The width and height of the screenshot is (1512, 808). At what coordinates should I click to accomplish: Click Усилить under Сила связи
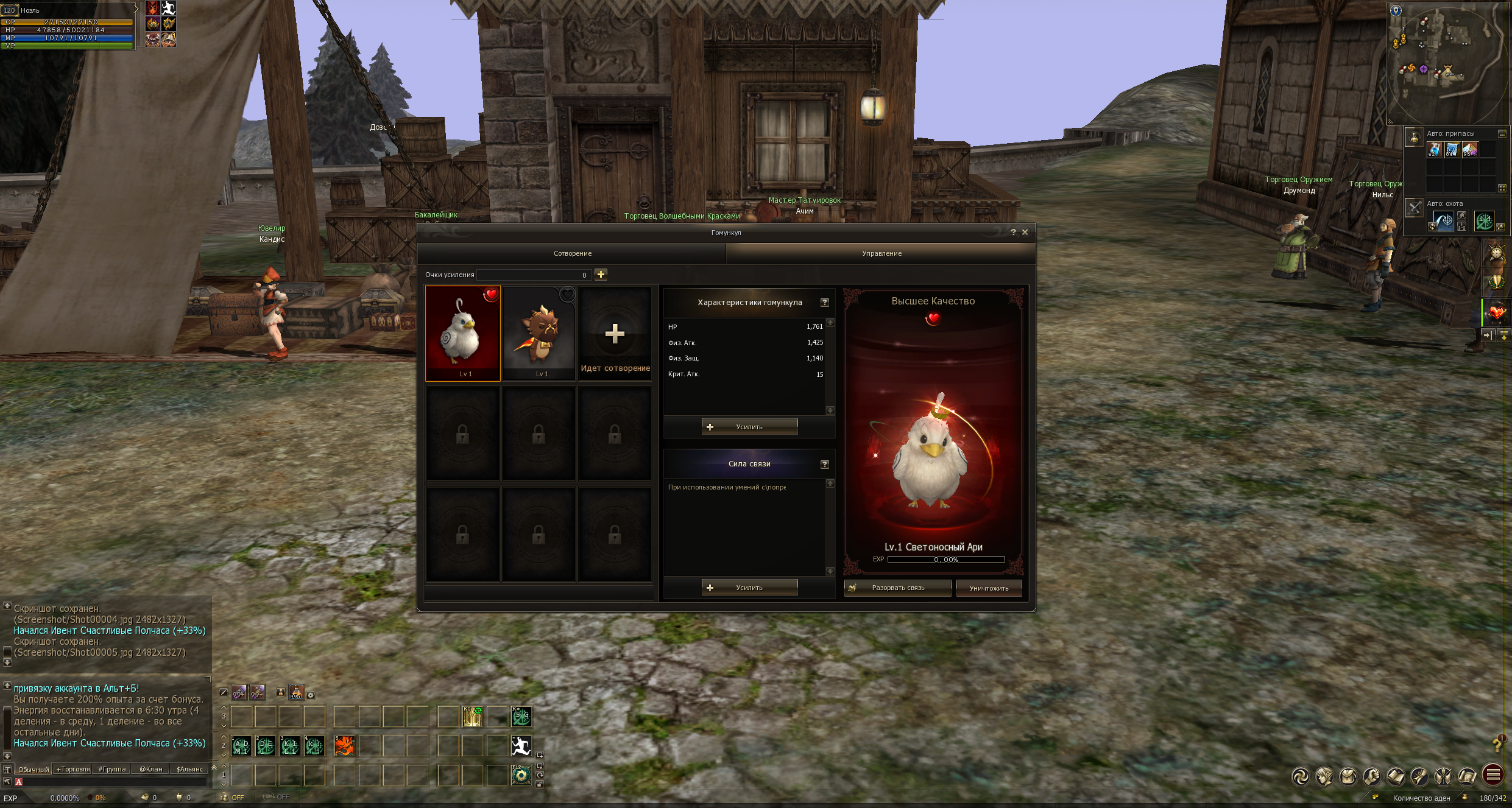pos(749,588)
